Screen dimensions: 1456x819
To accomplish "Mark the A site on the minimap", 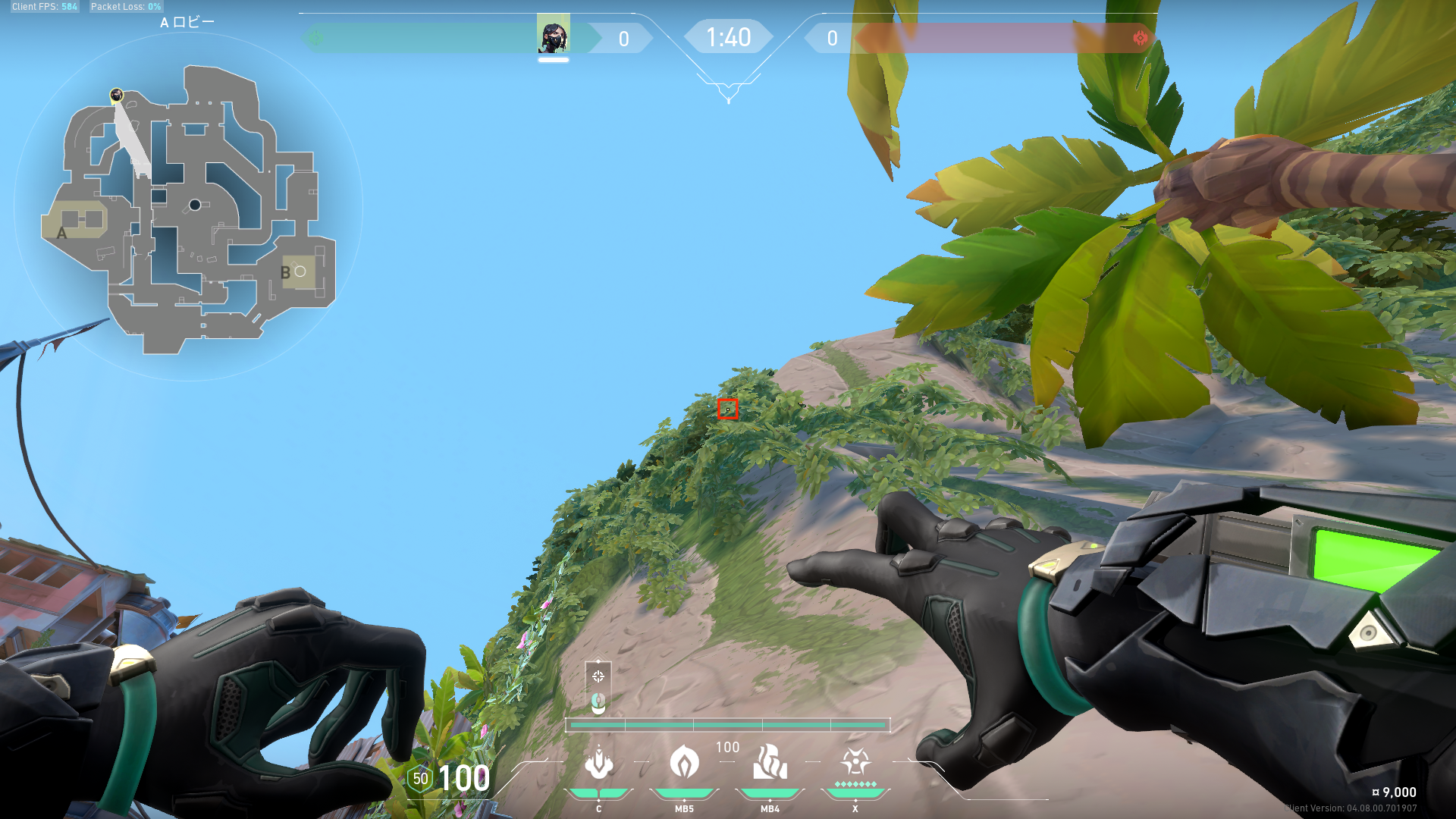I will click(75, 221).
